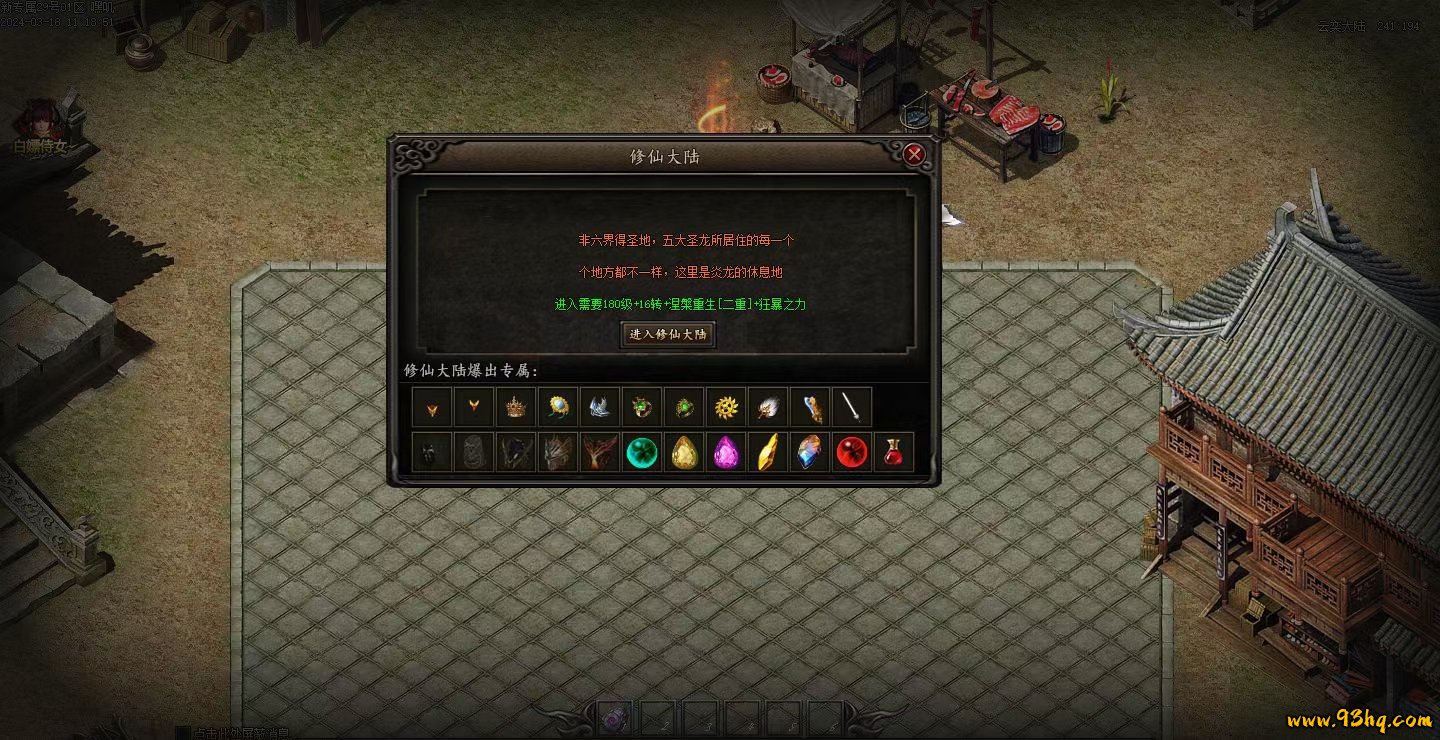Inspect the silver-blue helmet item
Viewport: 1440px width, 740px height.
coord(600,407)
